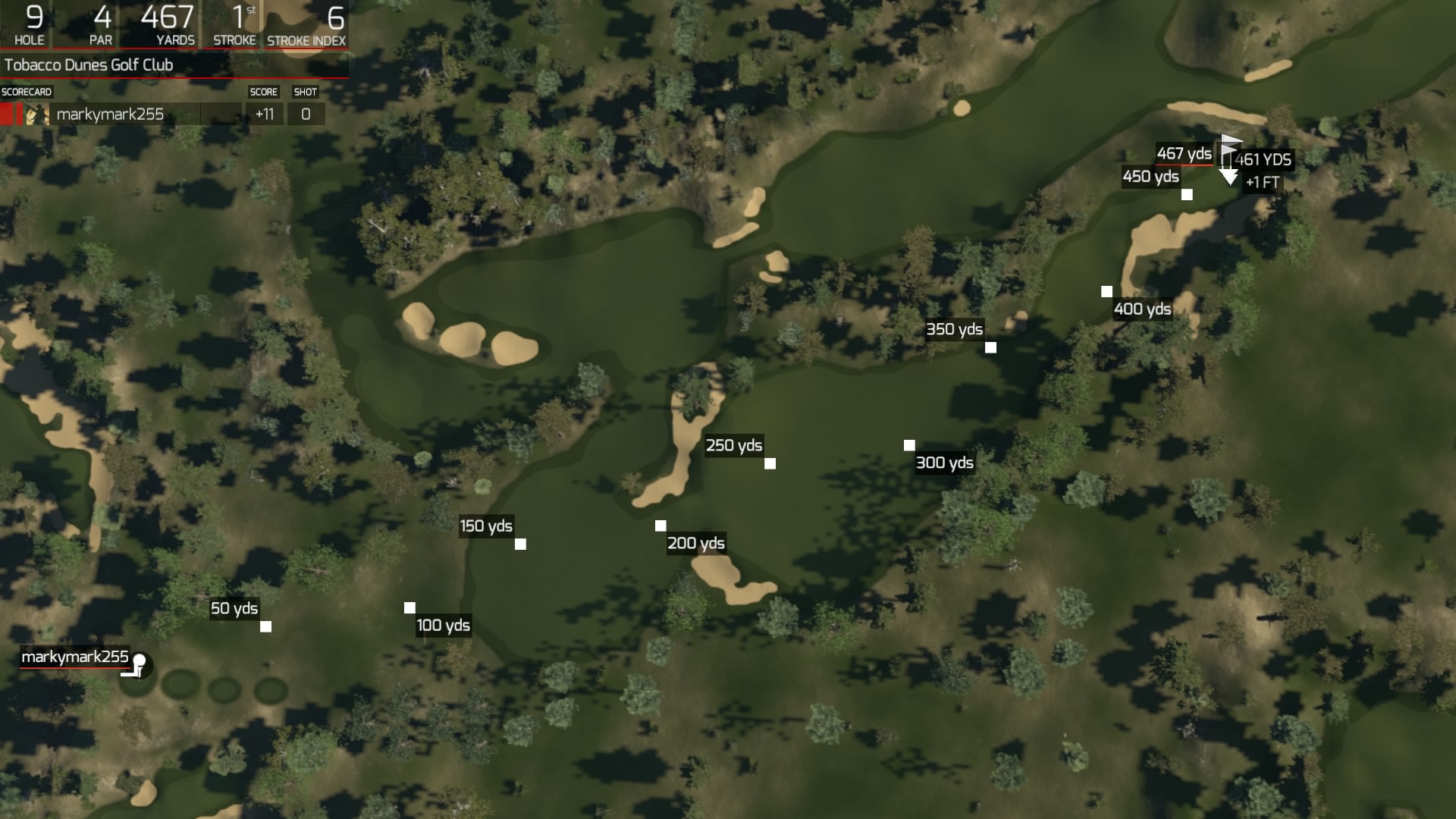1456x819 pixels.
Task: Click the 400 yds marker square near the green
Action: coord(1106,290)
